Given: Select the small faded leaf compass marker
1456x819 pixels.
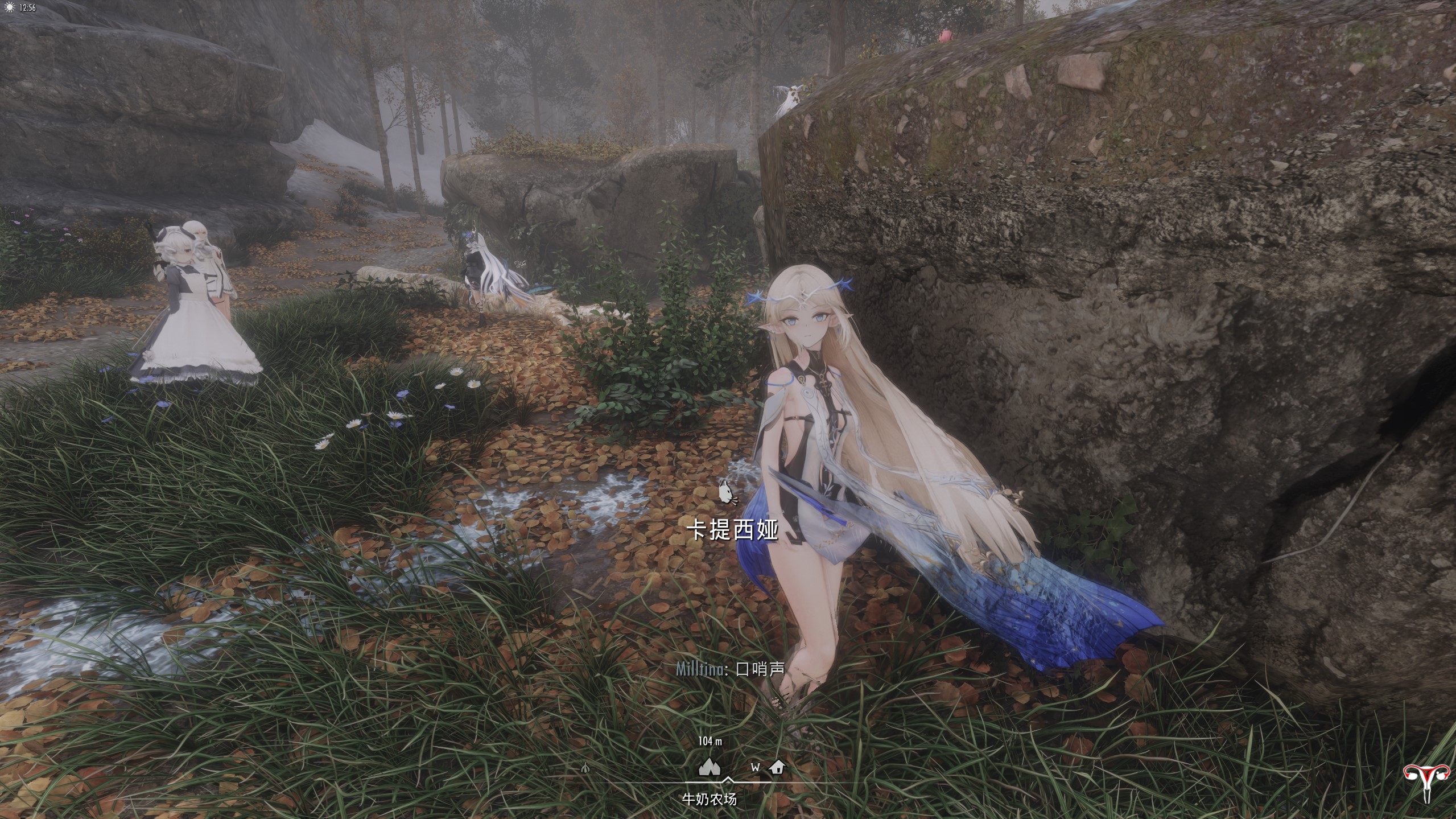Looking at the screenshot, I should (585, 768).
